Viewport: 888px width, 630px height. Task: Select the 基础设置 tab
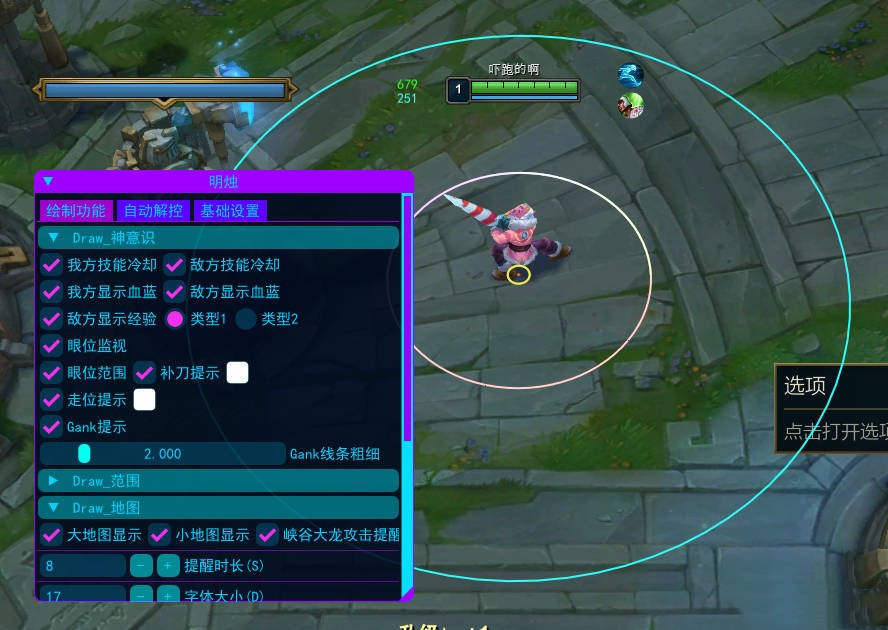pyautogui.click(x=230, y=211)
